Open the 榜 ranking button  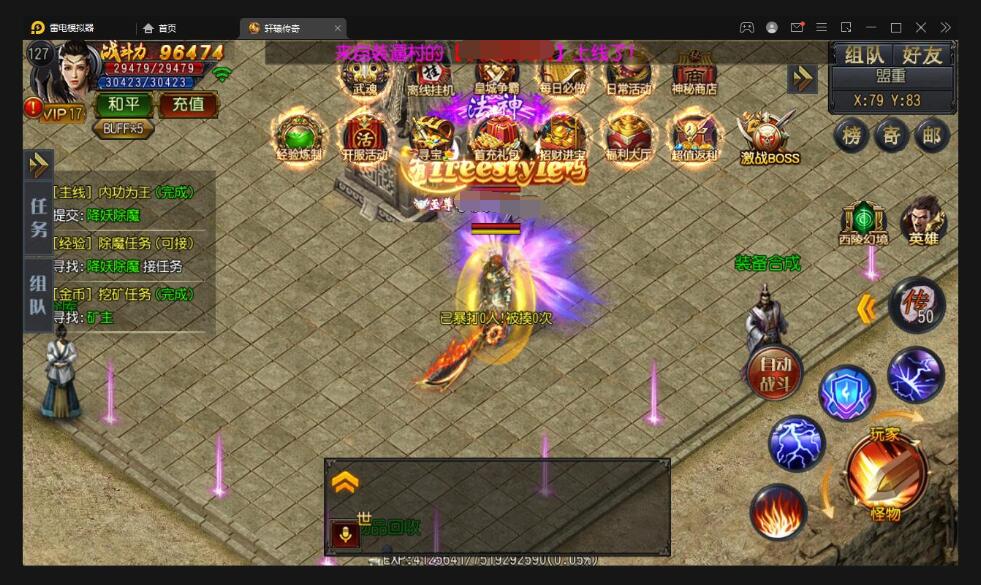pos(851,136)
